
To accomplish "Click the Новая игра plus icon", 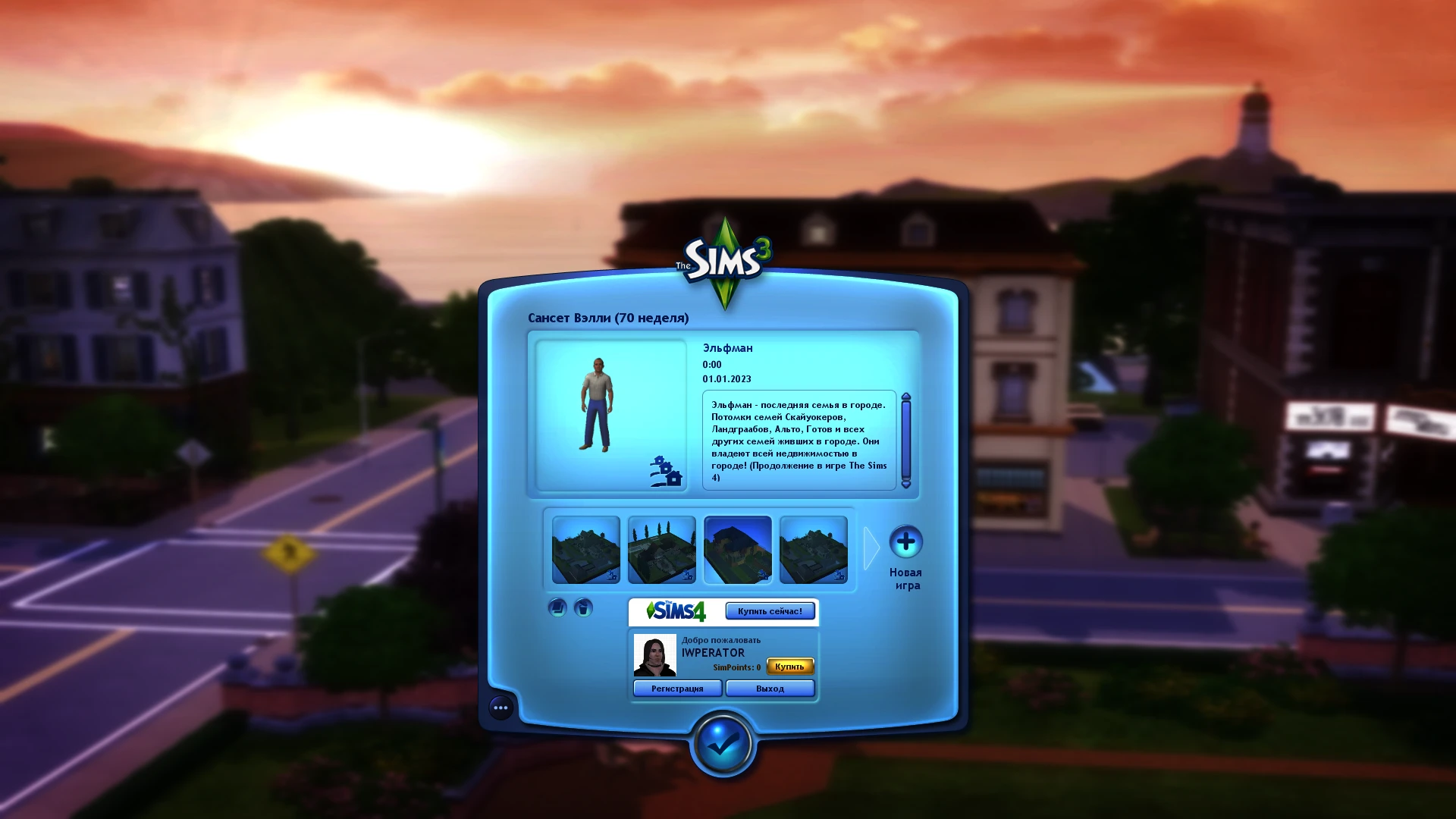I will [x=907, y=543].
